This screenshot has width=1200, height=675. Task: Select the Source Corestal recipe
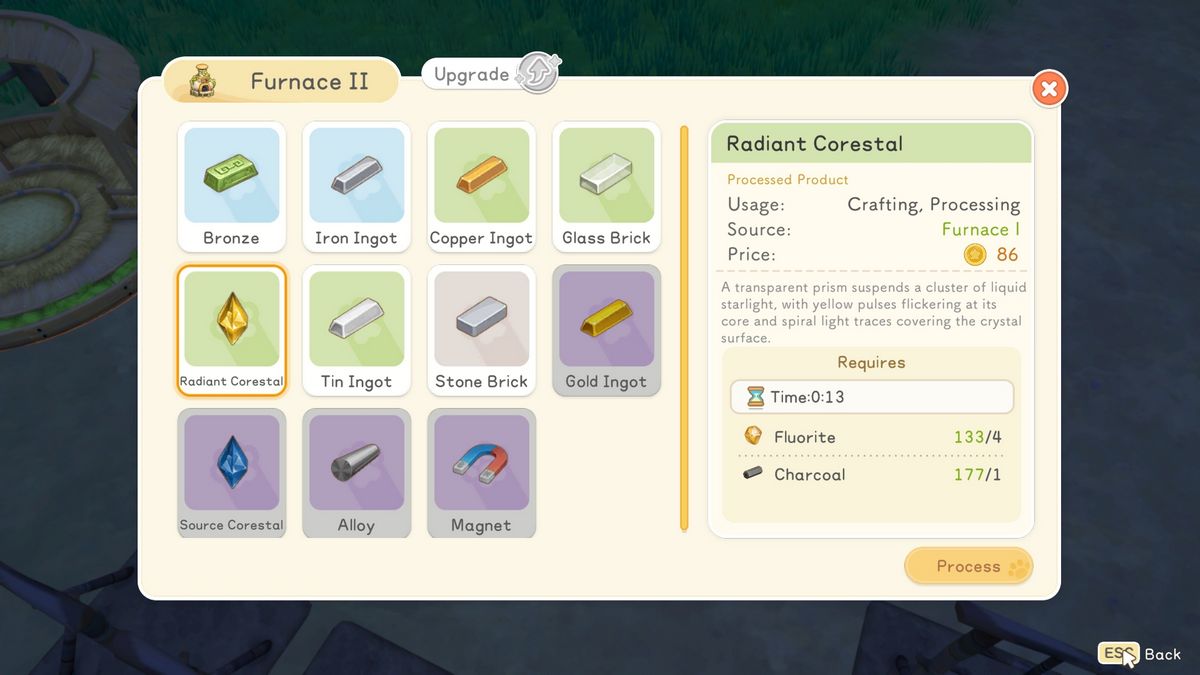(231, 473)
